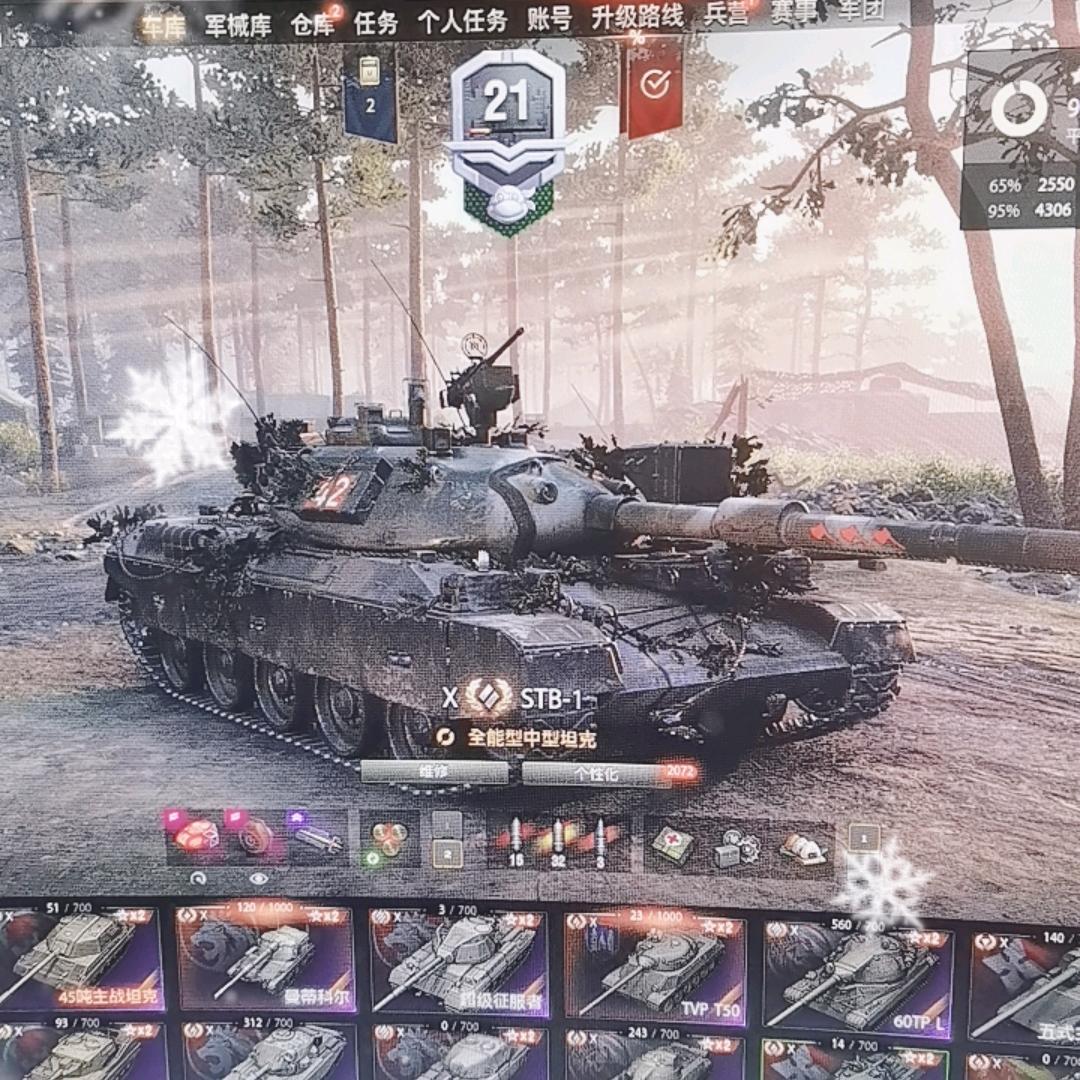Open the red checkmark banner
The height and width of the screenshot is (1080, 1080).
[653, 86]
